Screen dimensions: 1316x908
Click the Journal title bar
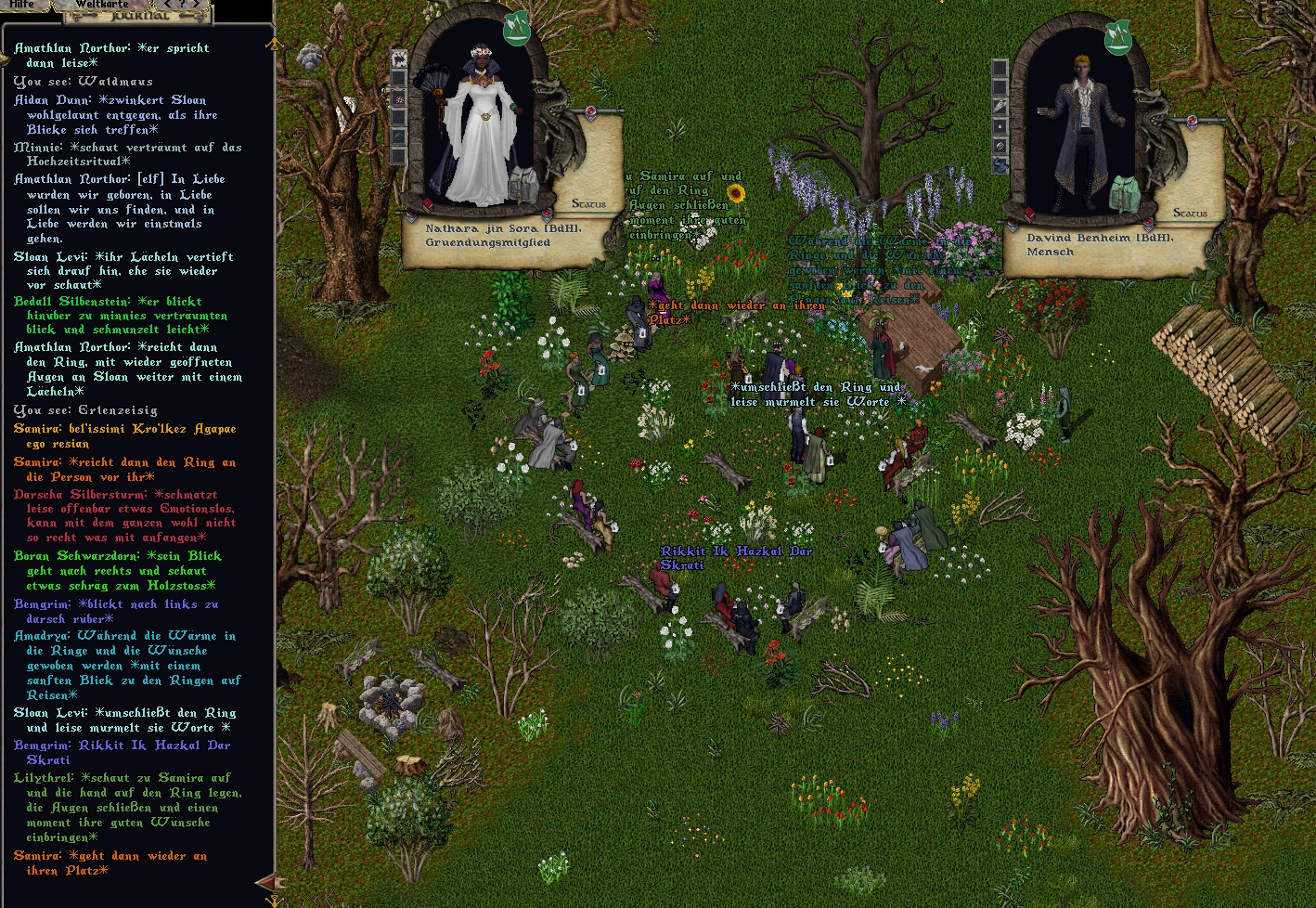coord(139,16)
